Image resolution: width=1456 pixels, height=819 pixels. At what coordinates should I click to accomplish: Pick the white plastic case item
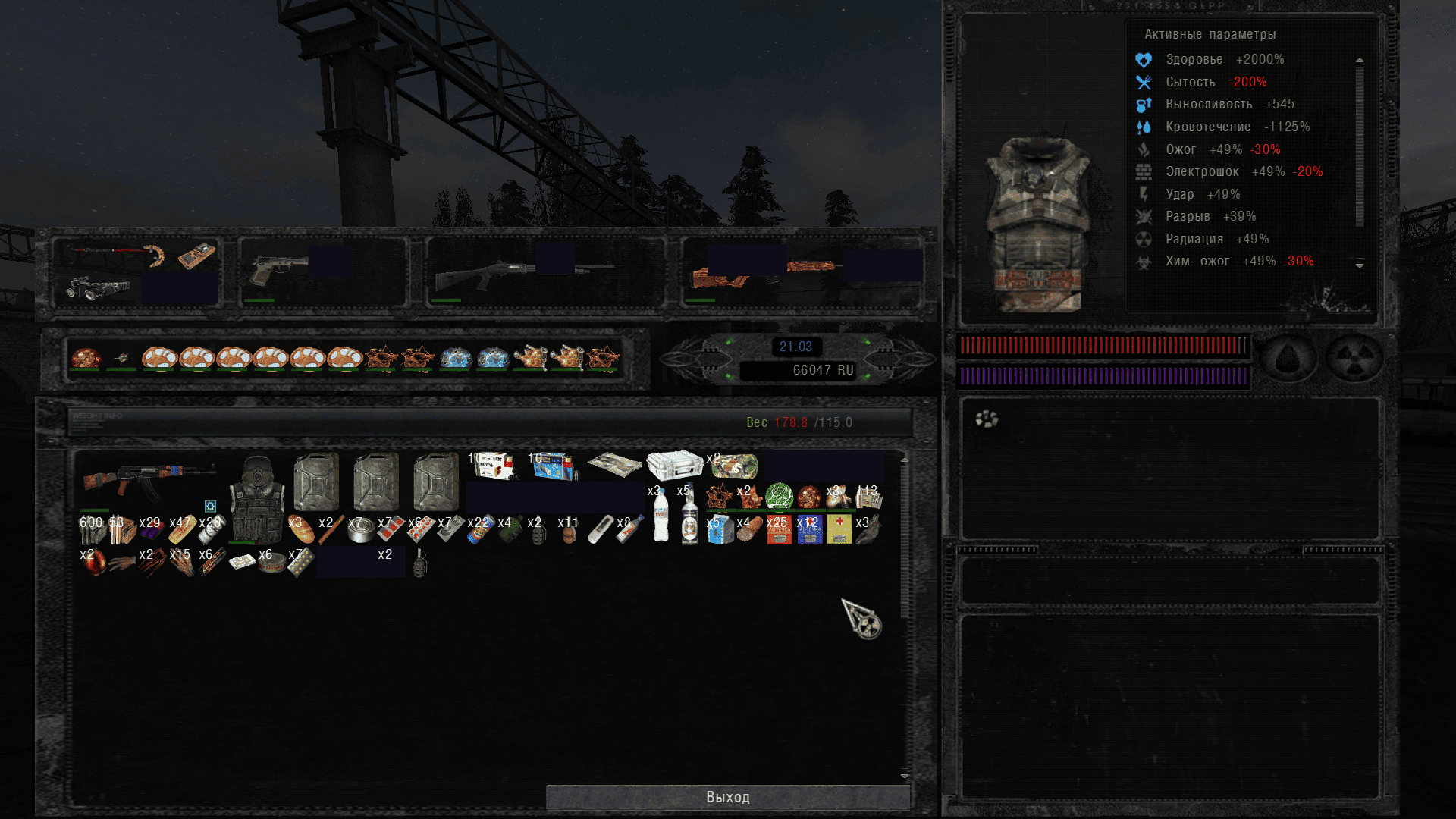point(674,465)
